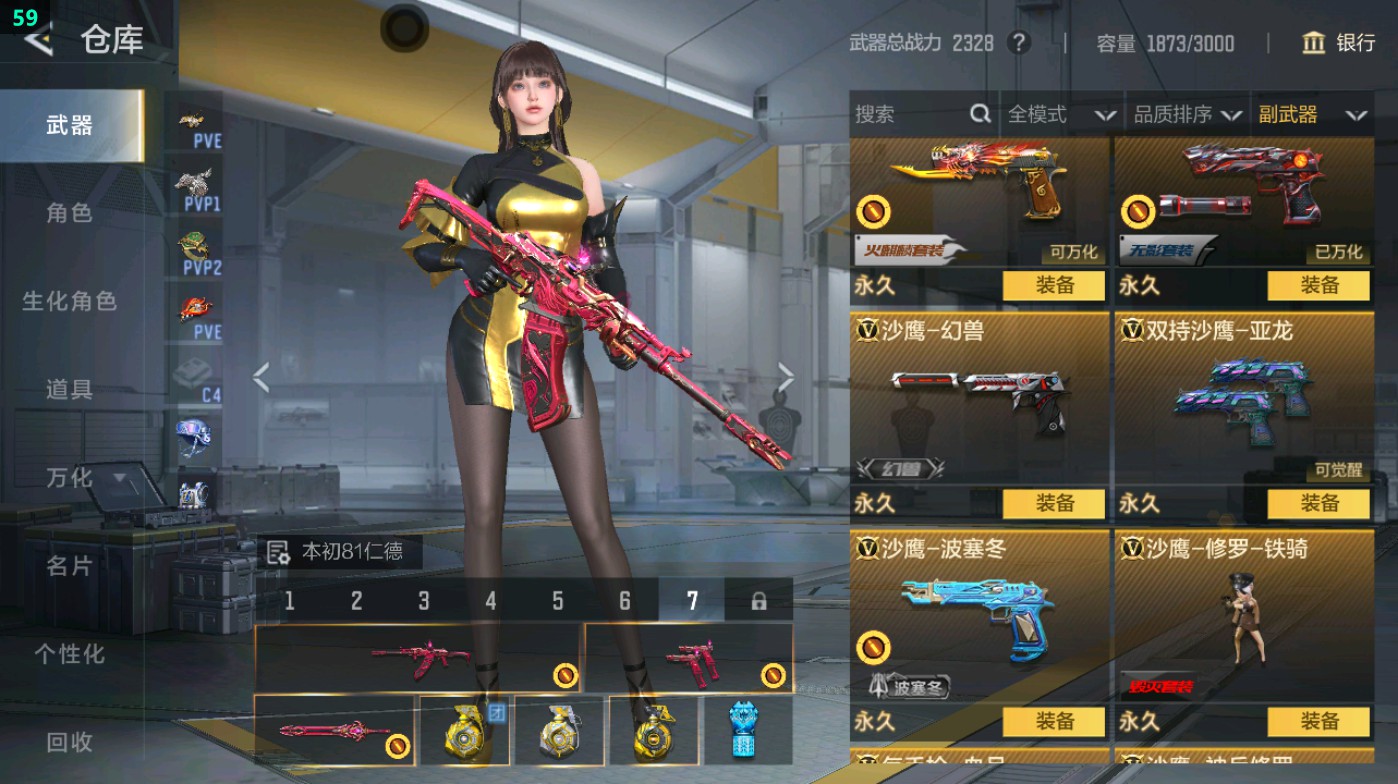Switch to the 个性化 tab
The image size is (1398, 784).
69,654
